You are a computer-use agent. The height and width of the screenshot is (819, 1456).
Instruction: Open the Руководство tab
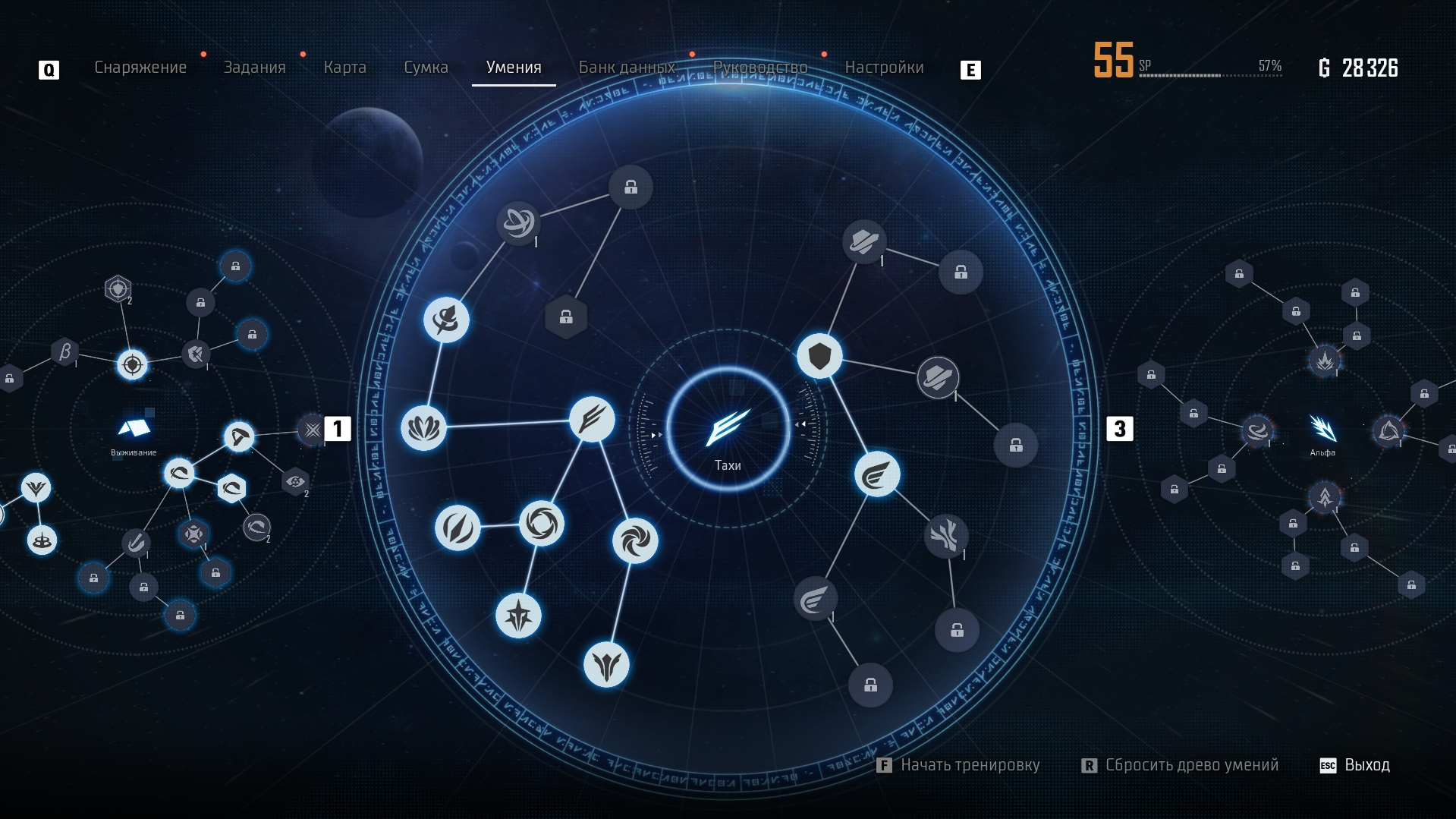(x=760, y=68)
